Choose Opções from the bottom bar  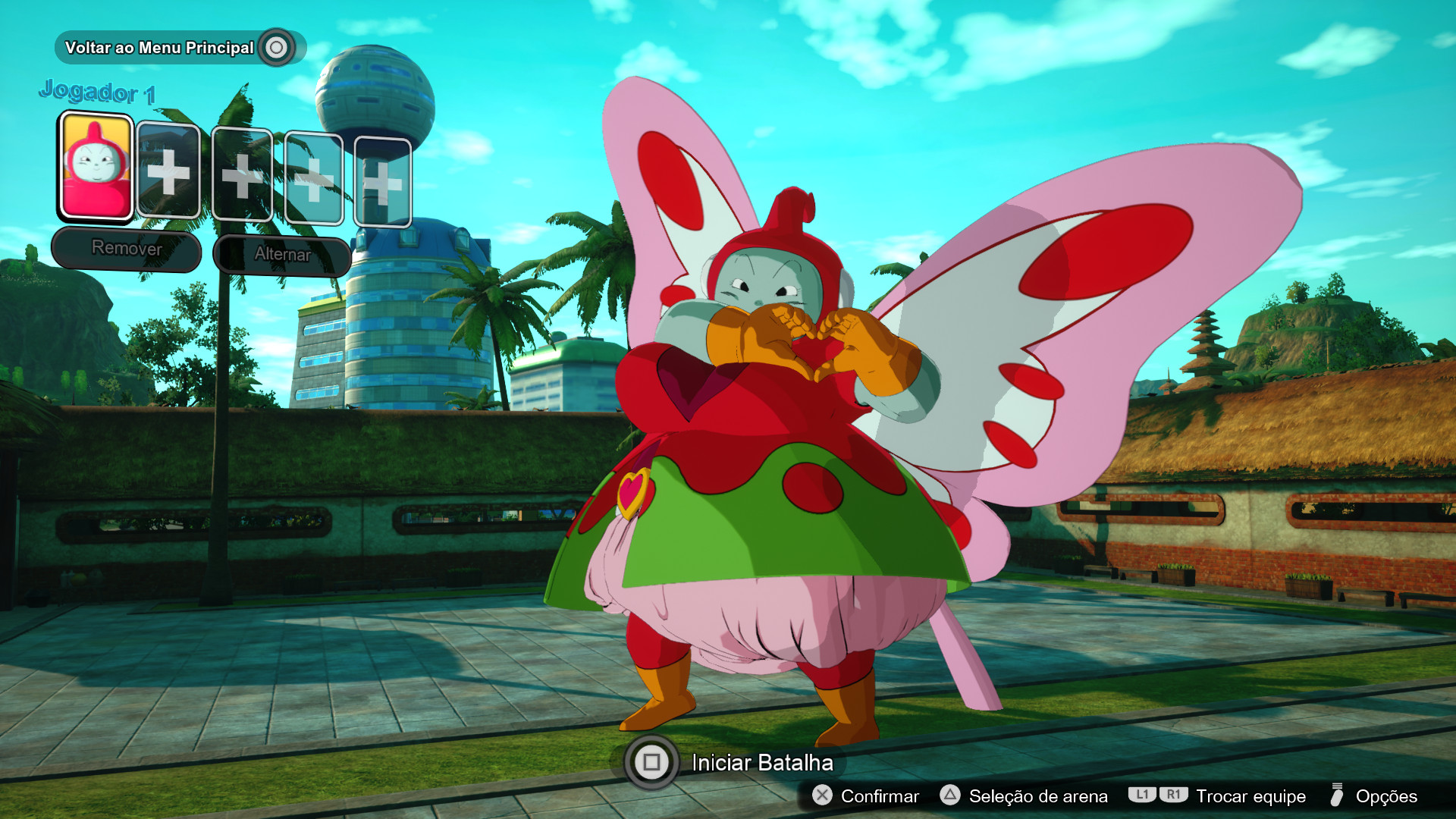pyautogui.click(x=1385, y=797)
